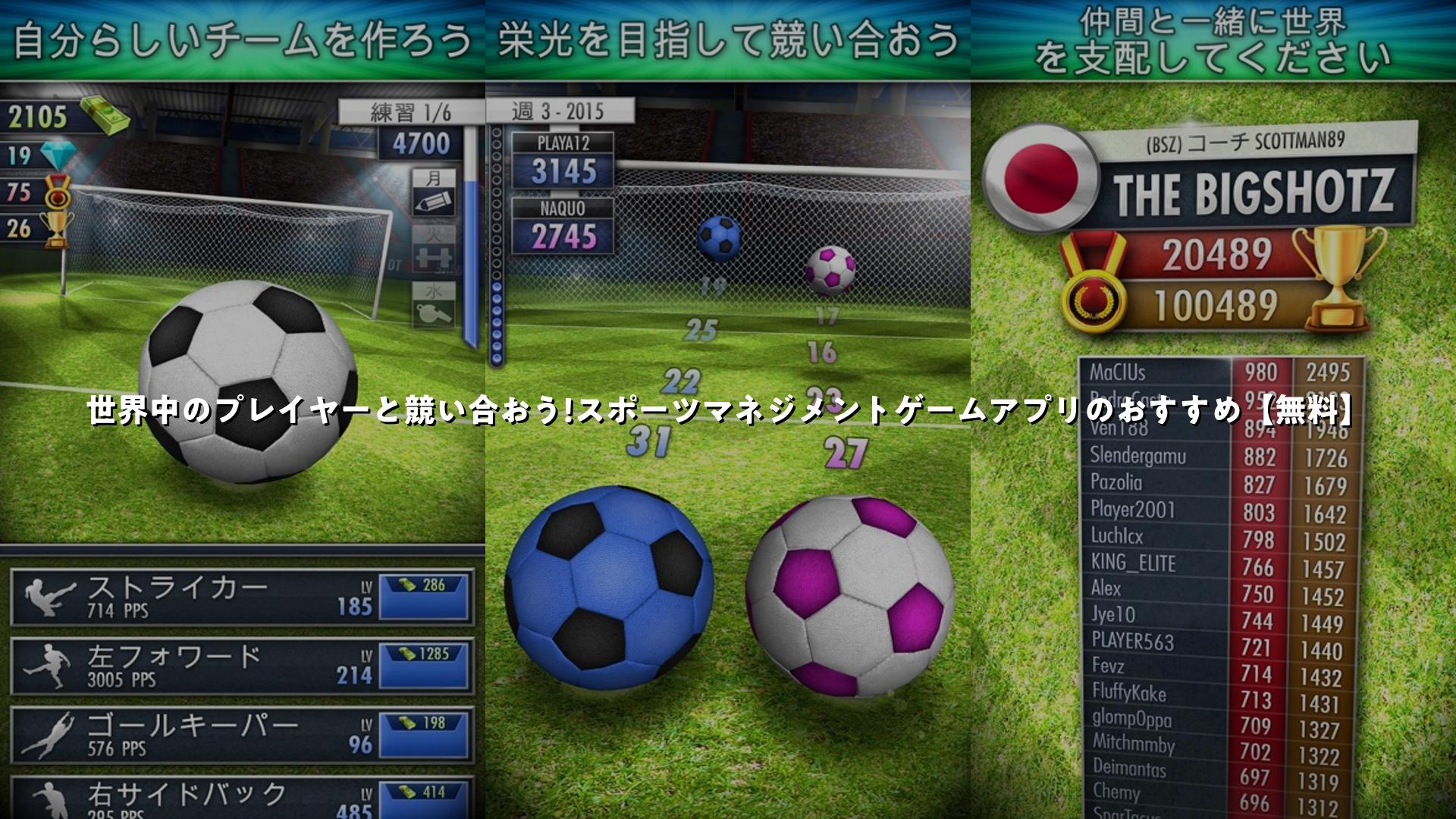Viewport: 1456px width, 819px height.
Task: Tap the large blue soccer ball
Action: click(x=608, y=588)
